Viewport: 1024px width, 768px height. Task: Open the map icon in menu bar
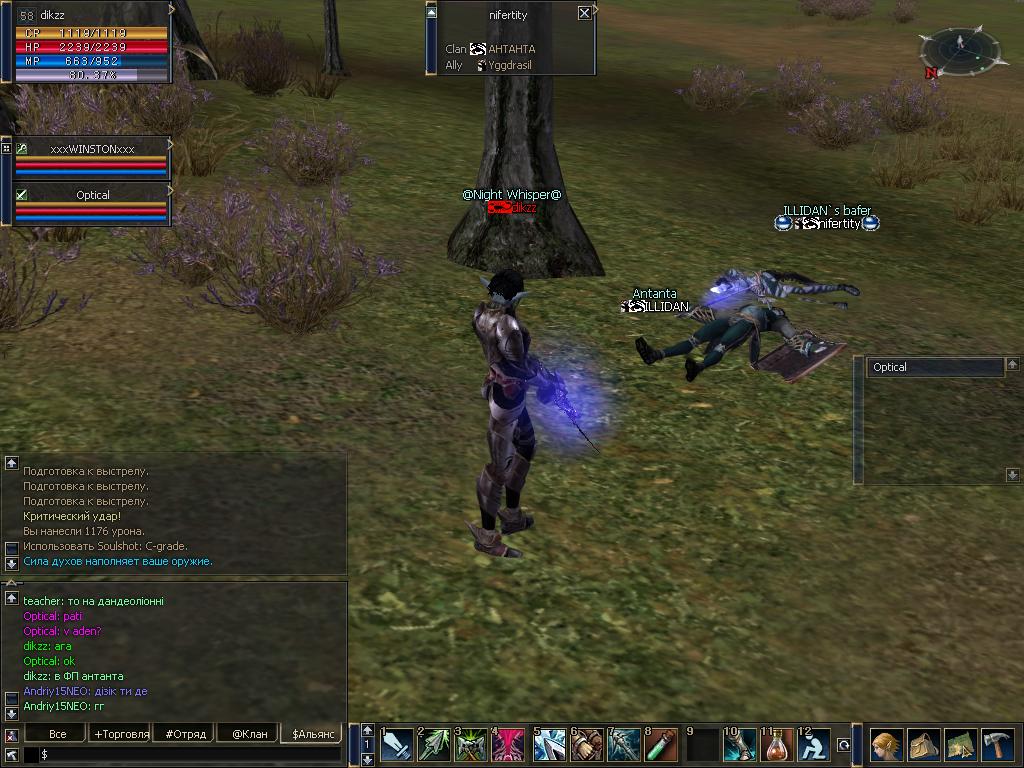(x=960, y=745)
